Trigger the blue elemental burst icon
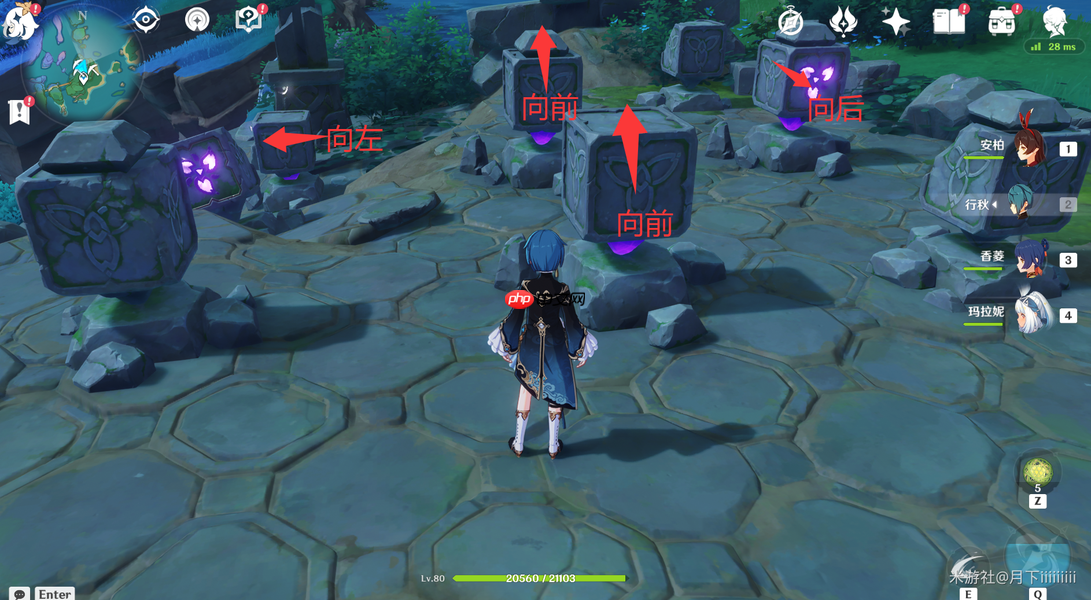This screenshot has height=600, width=1091. [x=1038, y=565]
